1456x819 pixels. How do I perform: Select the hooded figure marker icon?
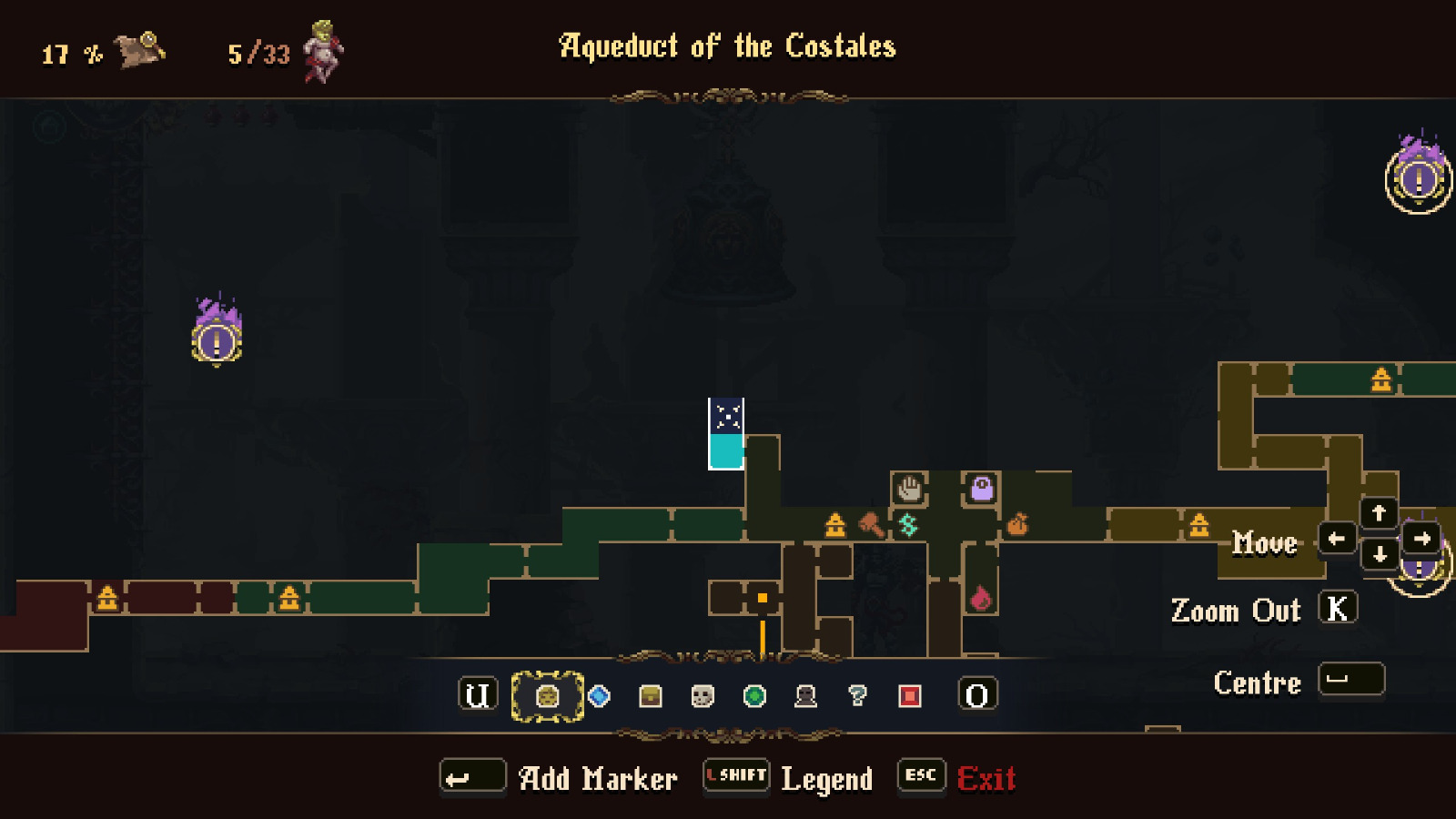coord(804,696)
